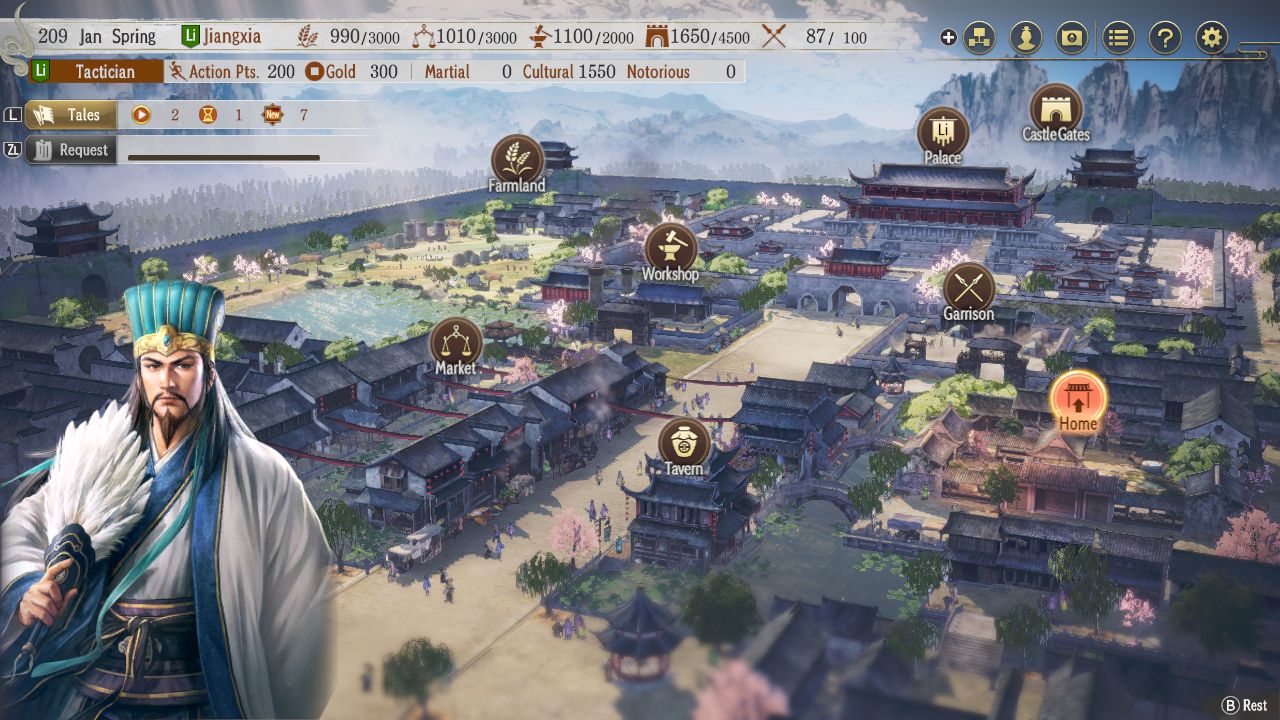This screenshot has height=720, width=1280.
Task: Enter the Tavern
Action: (684, 444)
